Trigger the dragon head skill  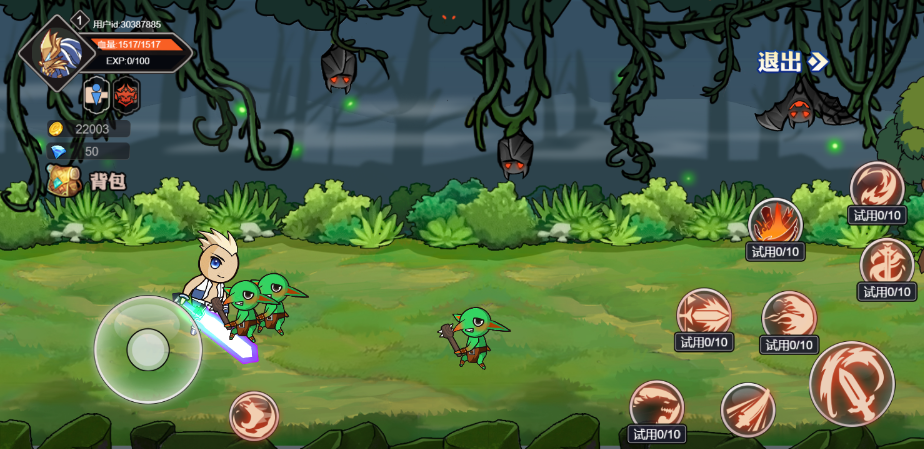(656, 405)
